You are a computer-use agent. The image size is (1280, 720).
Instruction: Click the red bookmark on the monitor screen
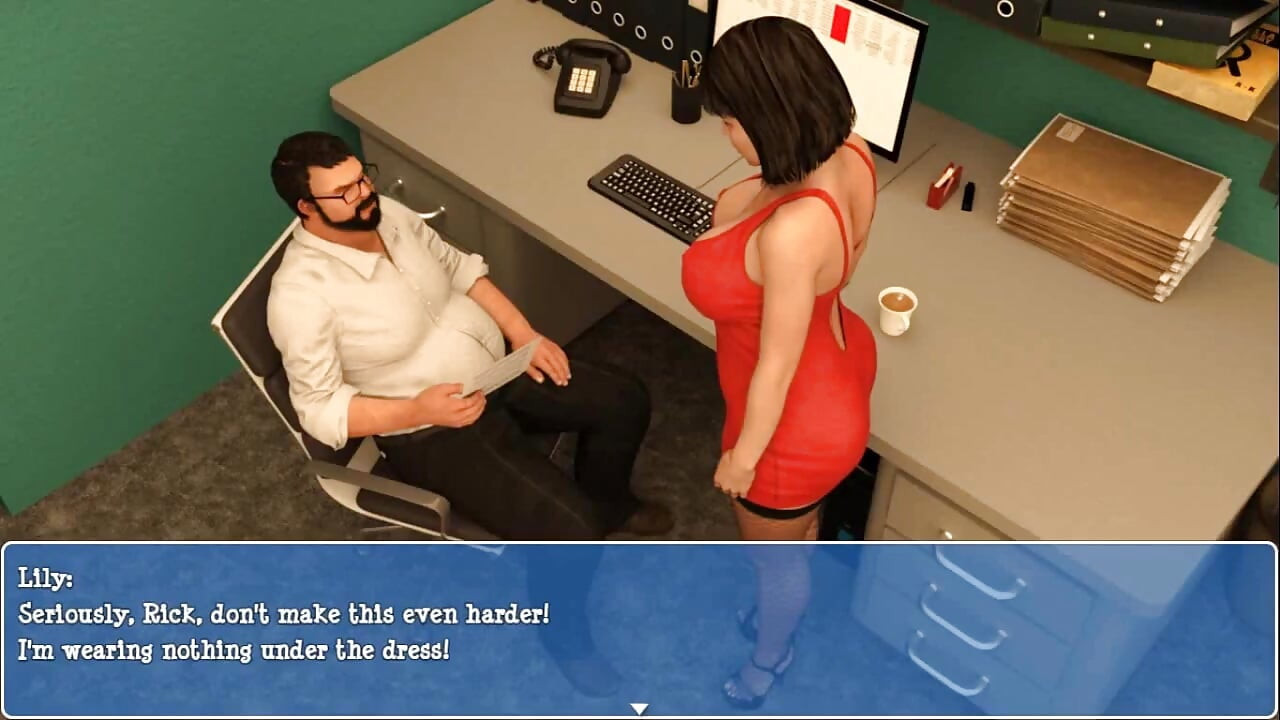click(838, 25)
